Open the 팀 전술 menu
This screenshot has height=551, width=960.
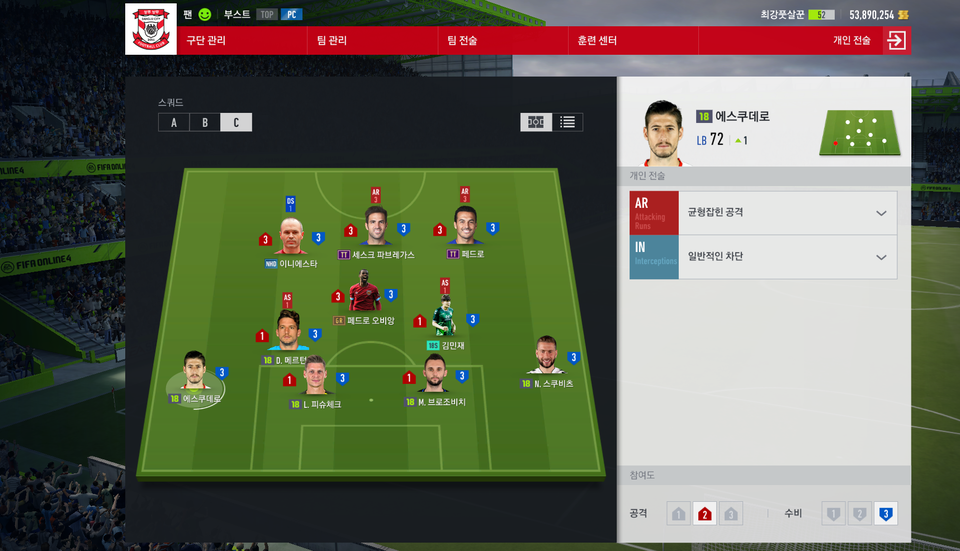pyautogui.click(x=462, y=41)
